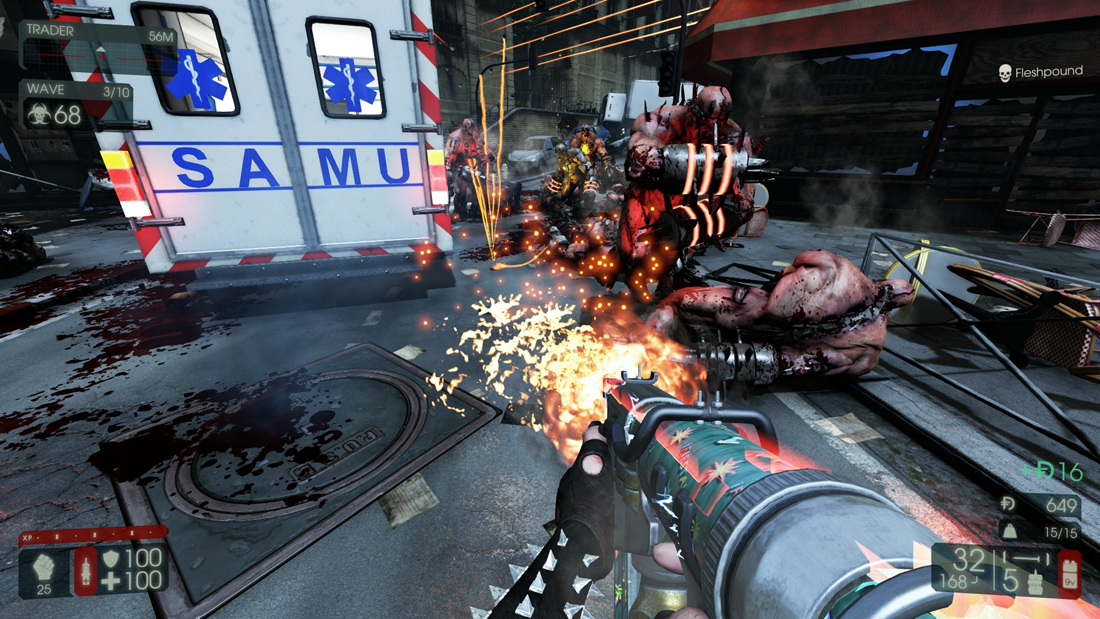Click the health cross icon
Screen dimensions: 1100x619
112,579
